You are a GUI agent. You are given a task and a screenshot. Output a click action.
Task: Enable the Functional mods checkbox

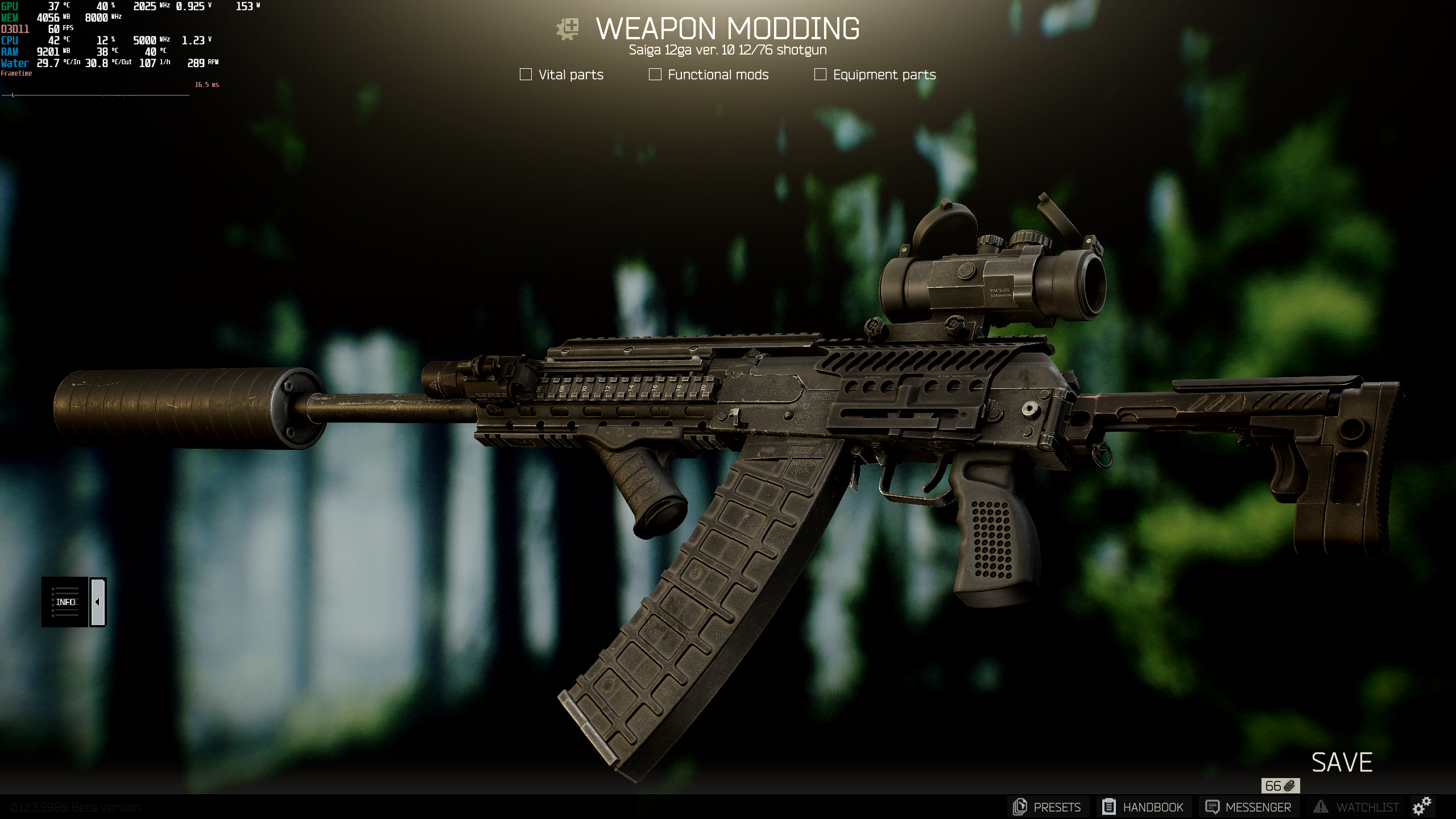[x=655, y=74]
